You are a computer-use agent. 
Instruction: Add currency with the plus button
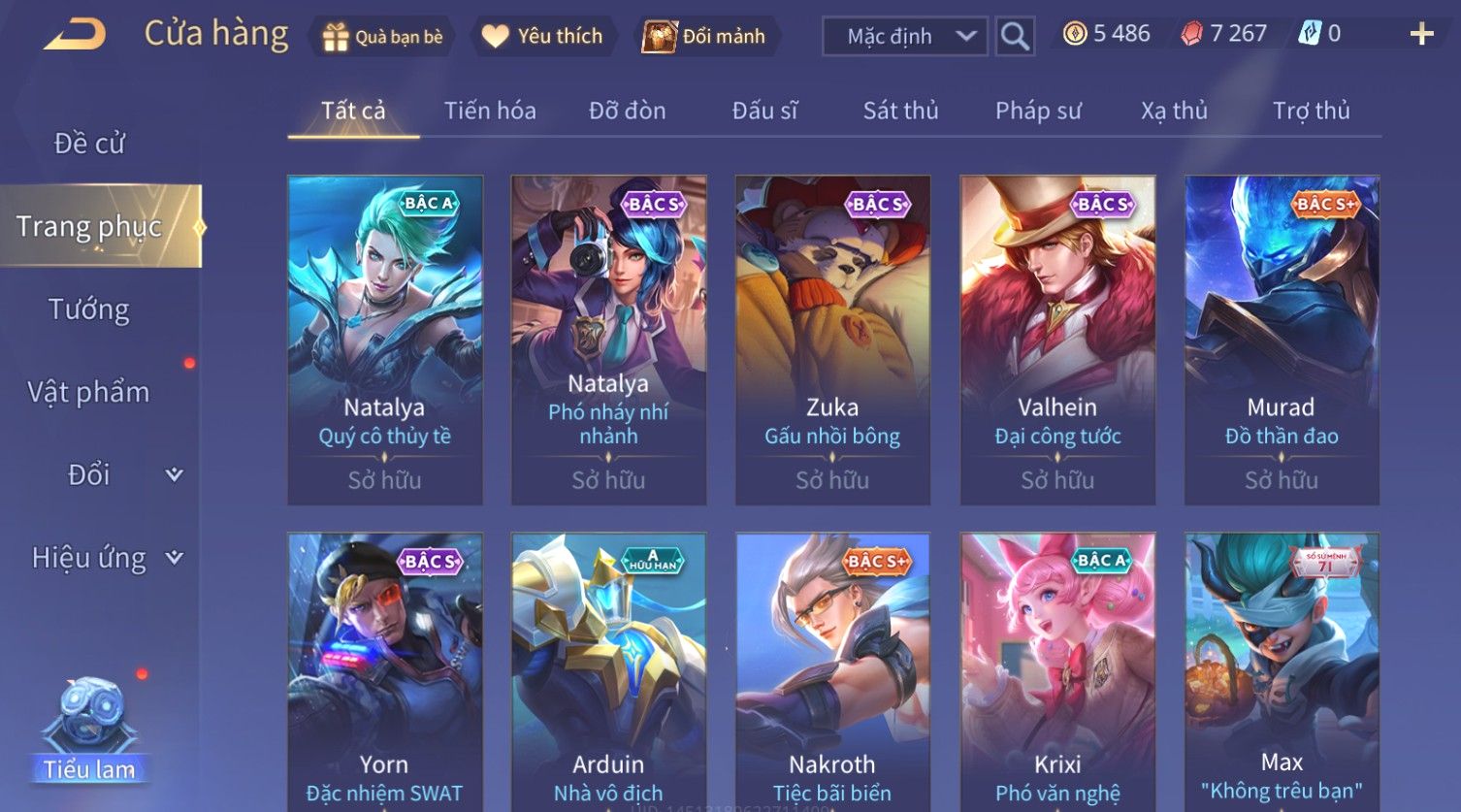point(1421,35)
